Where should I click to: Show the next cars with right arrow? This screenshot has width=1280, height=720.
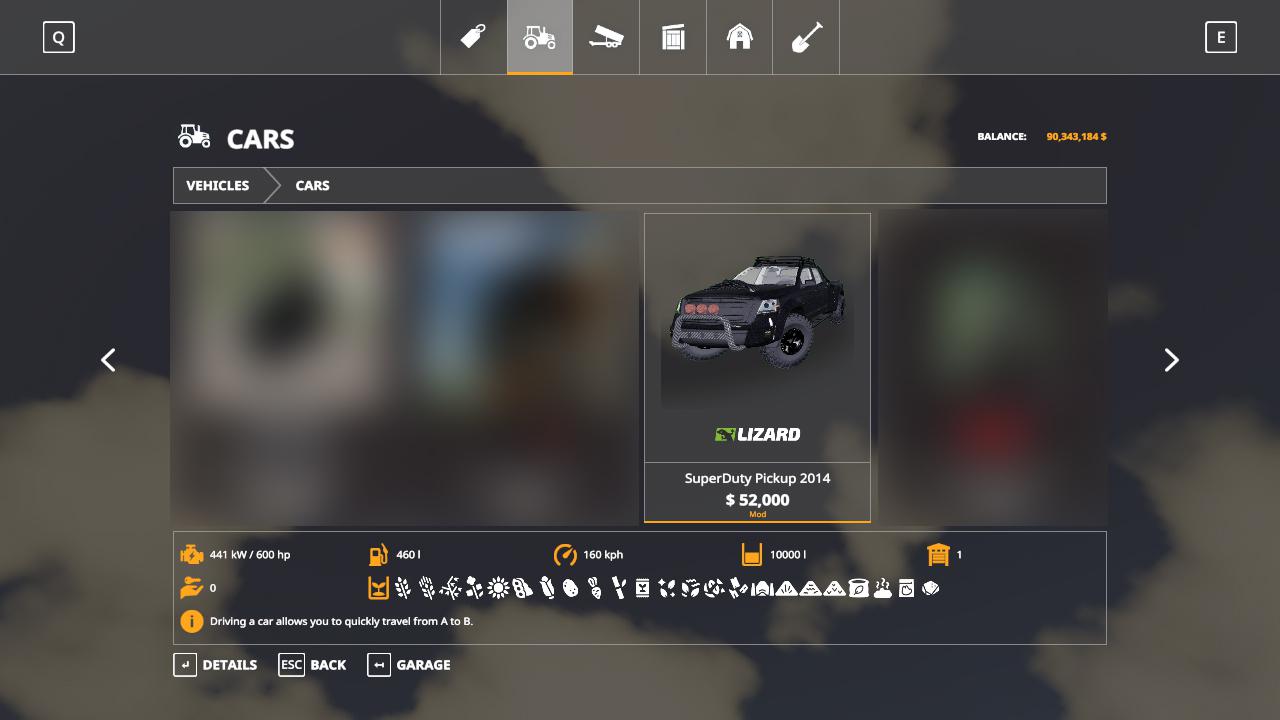(1171, 360)
